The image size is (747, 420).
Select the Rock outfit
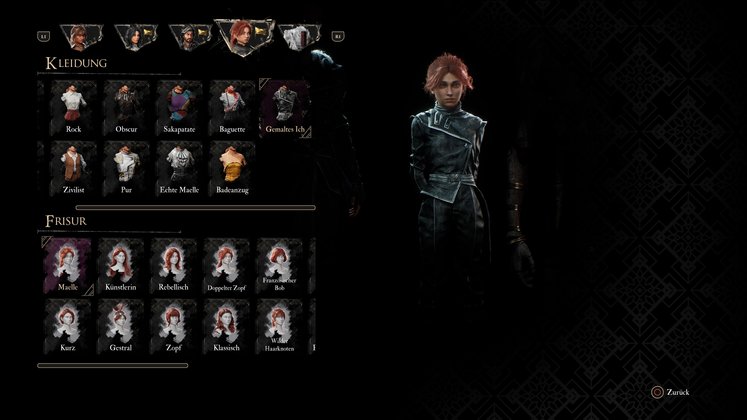(73, 108)
